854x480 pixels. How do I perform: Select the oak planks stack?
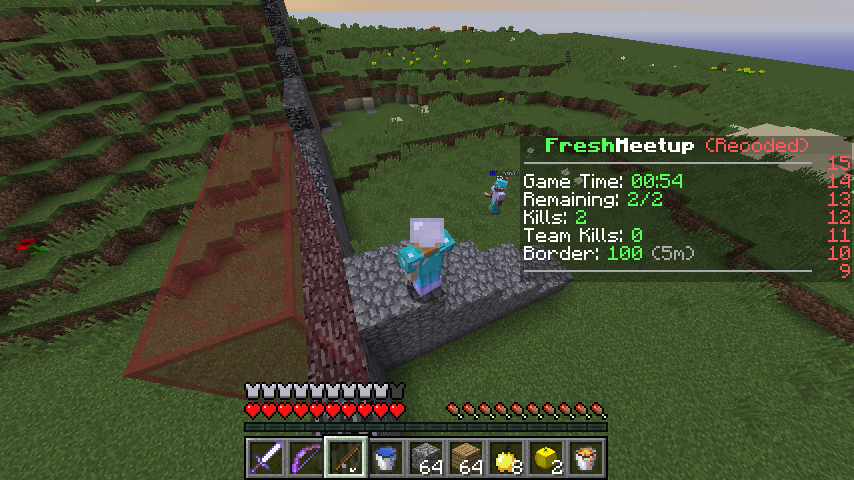click(466, 459)
